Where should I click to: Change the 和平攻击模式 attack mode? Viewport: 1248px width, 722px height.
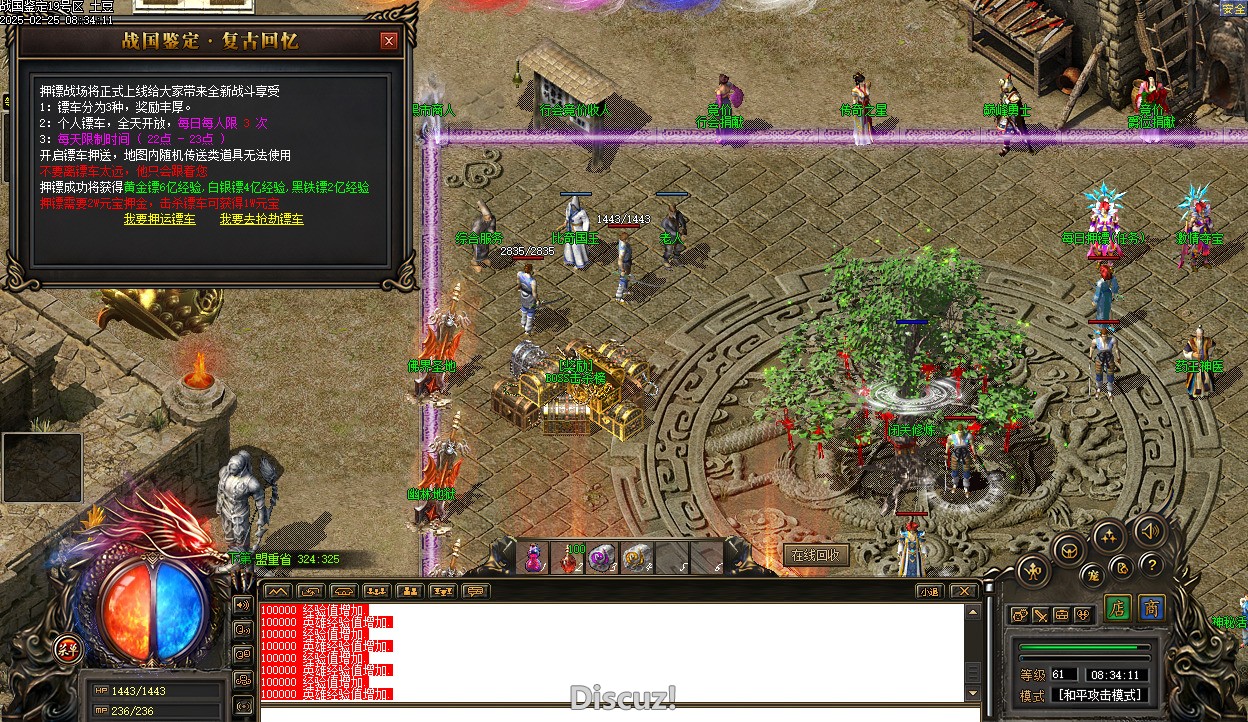(x=1099, y=695)
